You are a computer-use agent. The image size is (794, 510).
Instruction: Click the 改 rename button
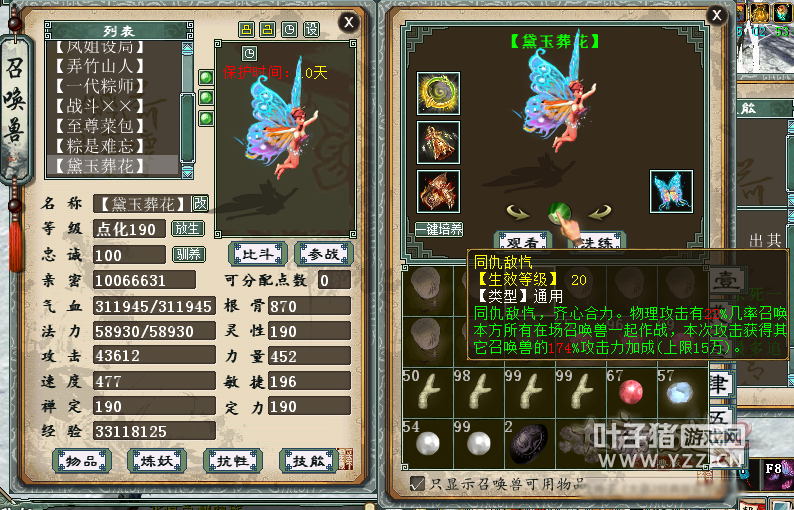pyautogui.click(x=200, y=203)
